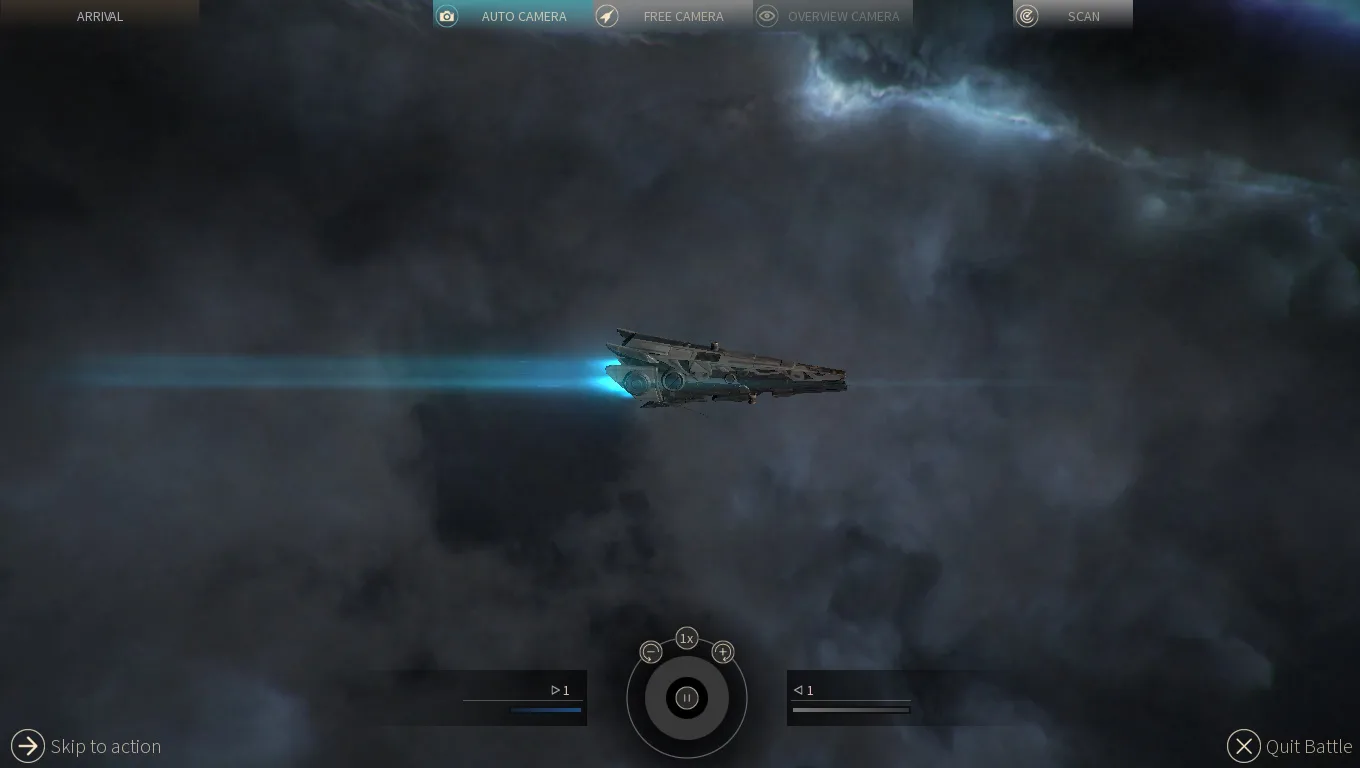This screenshot has height=768, width=1360.
Task: Select the Auto Camera photo icon
Action: (447, 16)
